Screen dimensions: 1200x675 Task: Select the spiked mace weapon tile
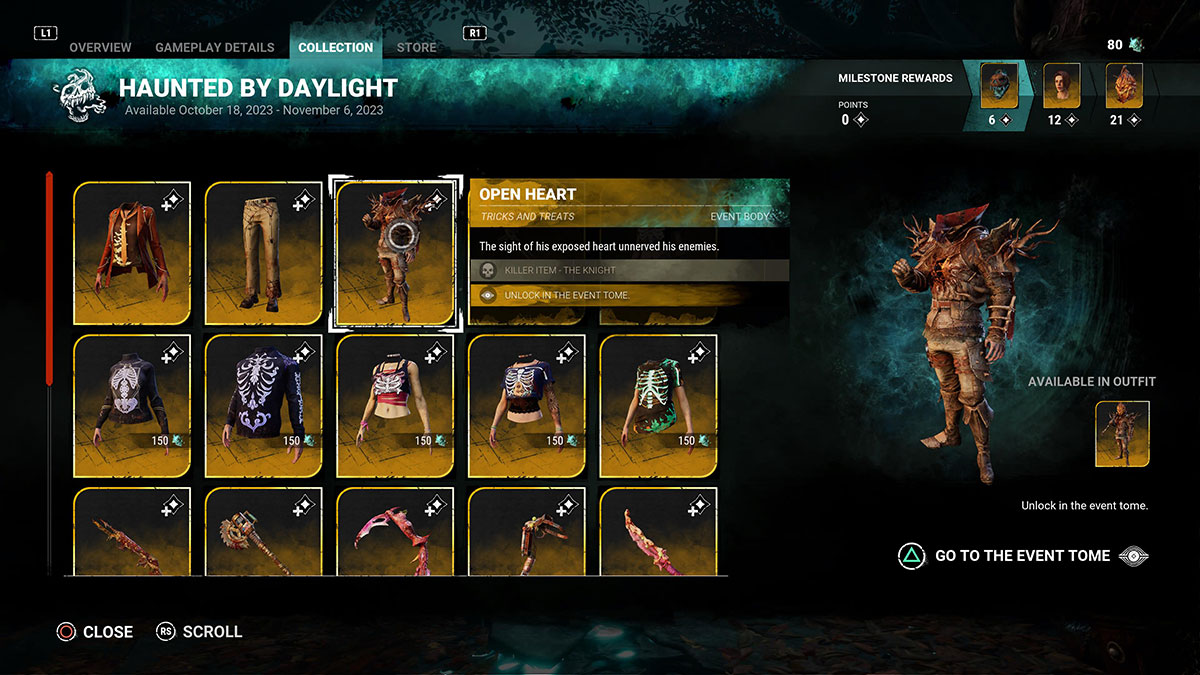click(x=264, y=532)
